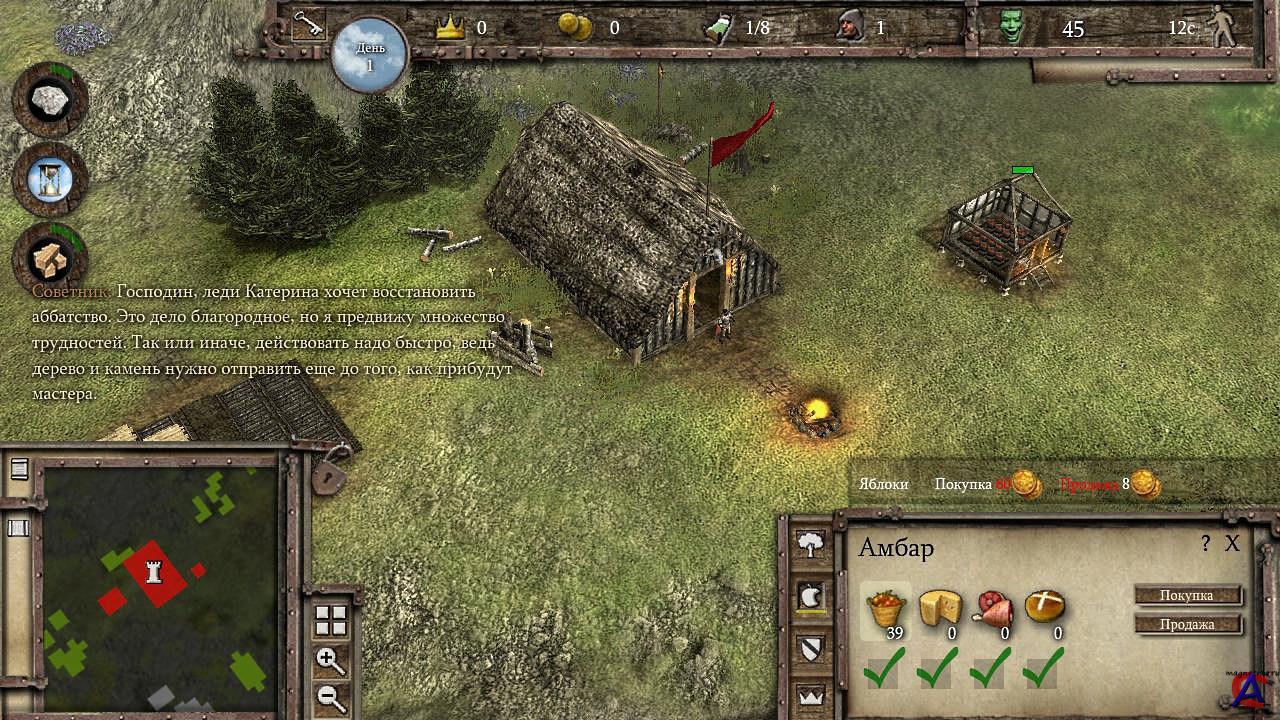The height and width of the screenshot is (720, 1280).
Task: Zoom out with the magnifier minus button
Action: coord(330,697)
